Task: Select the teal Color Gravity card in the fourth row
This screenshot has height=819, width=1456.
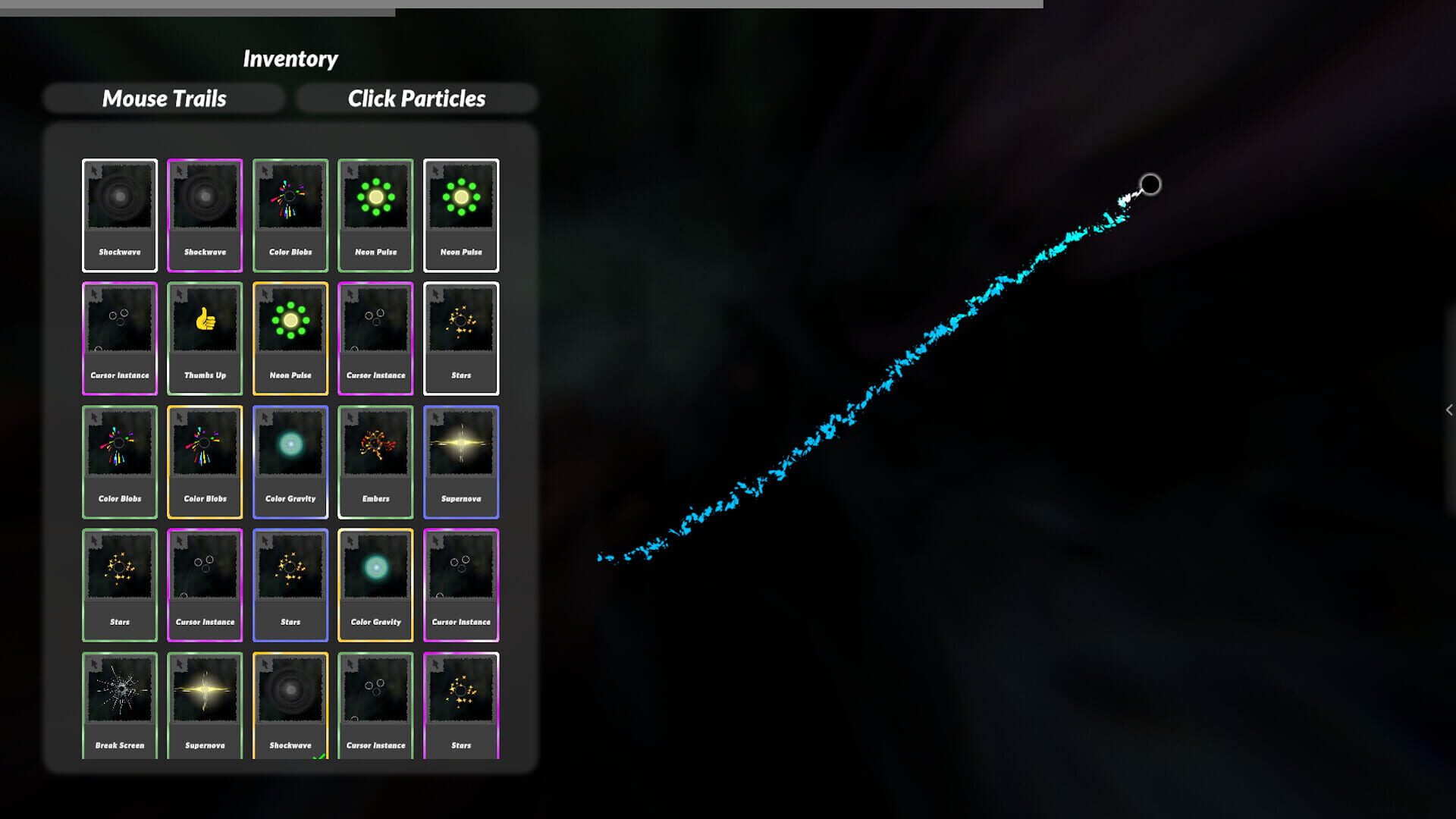Action: point(375,584)
